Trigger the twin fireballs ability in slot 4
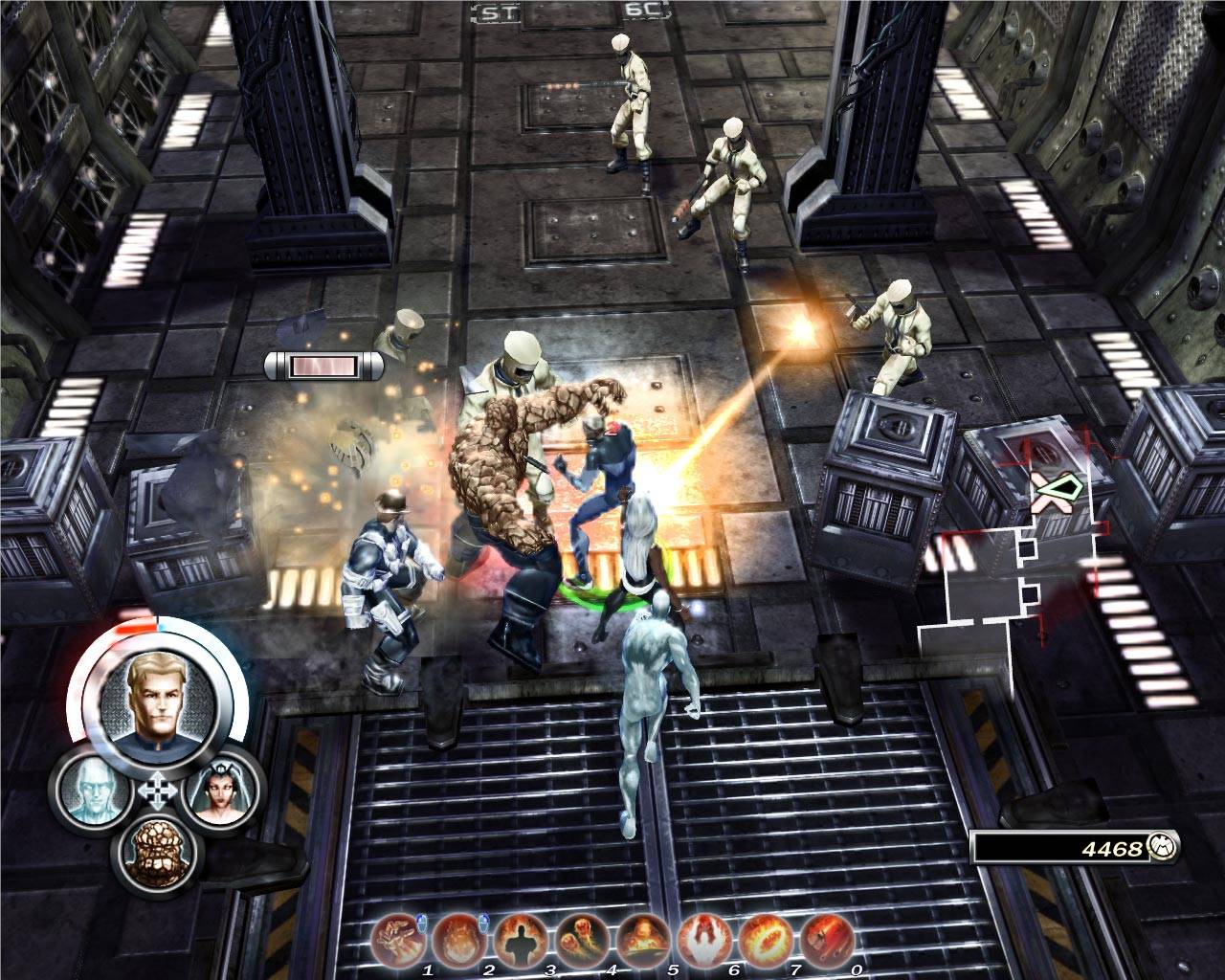The image size is (1225, 980). [x=581, y=938]
